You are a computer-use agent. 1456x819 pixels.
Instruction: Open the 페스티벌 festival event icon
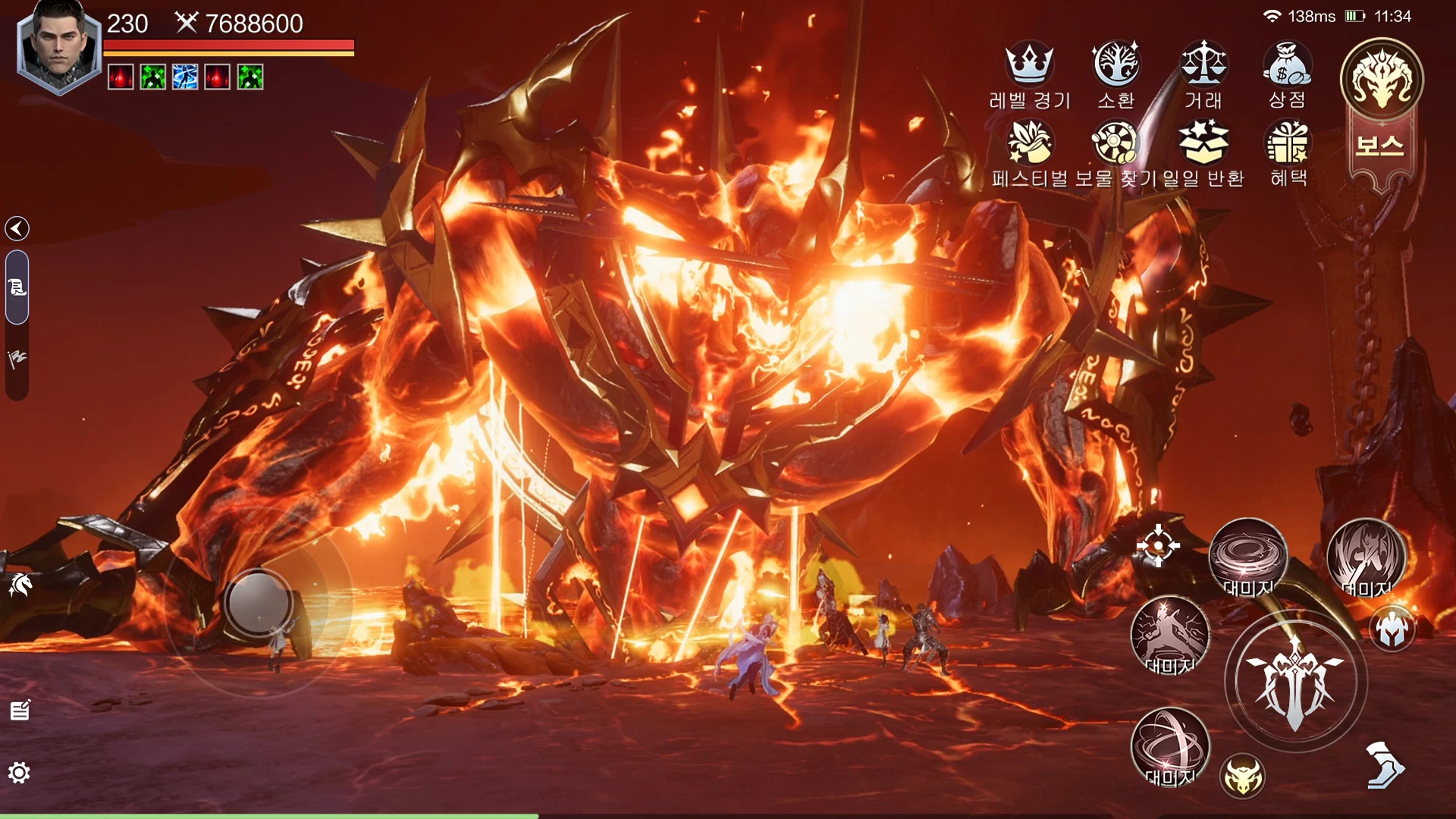(x=1028, y=143)
